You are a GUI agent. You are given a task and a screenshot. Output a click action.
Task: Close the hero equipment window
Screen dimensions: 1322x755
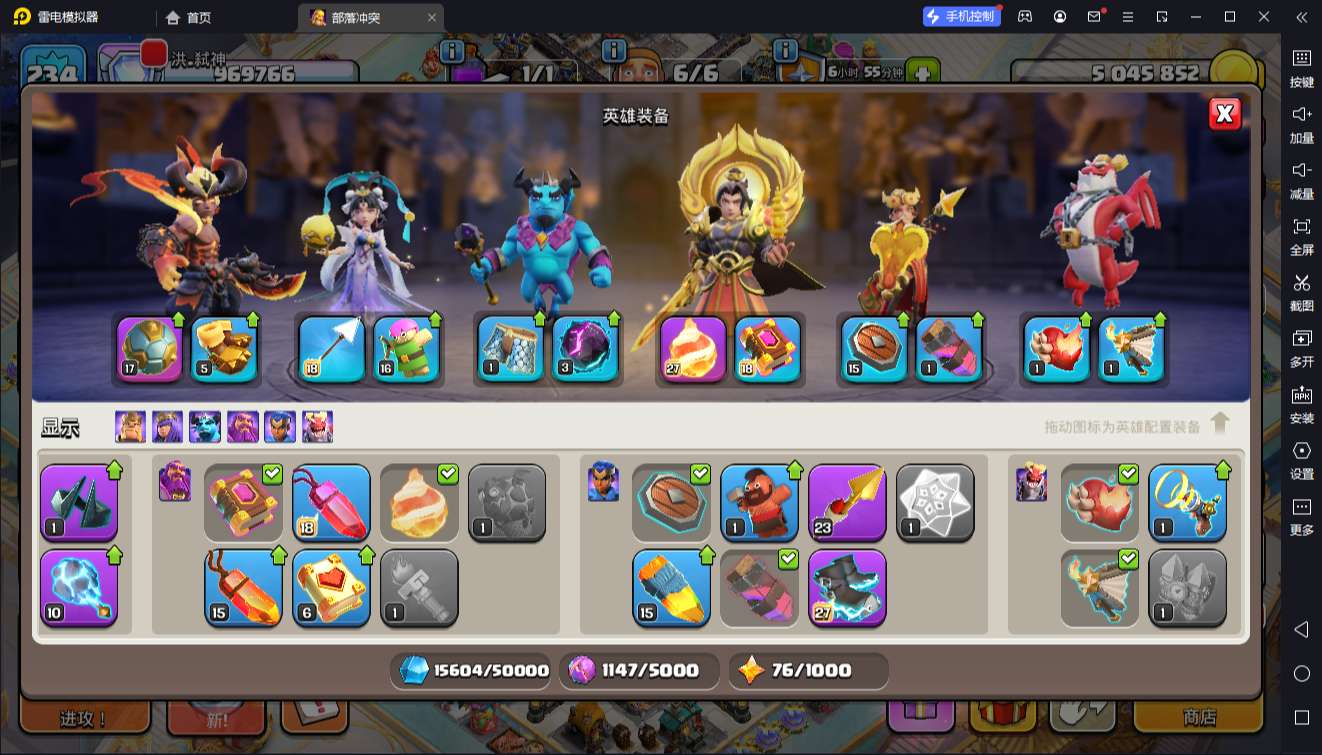[x=1224, y=114]
